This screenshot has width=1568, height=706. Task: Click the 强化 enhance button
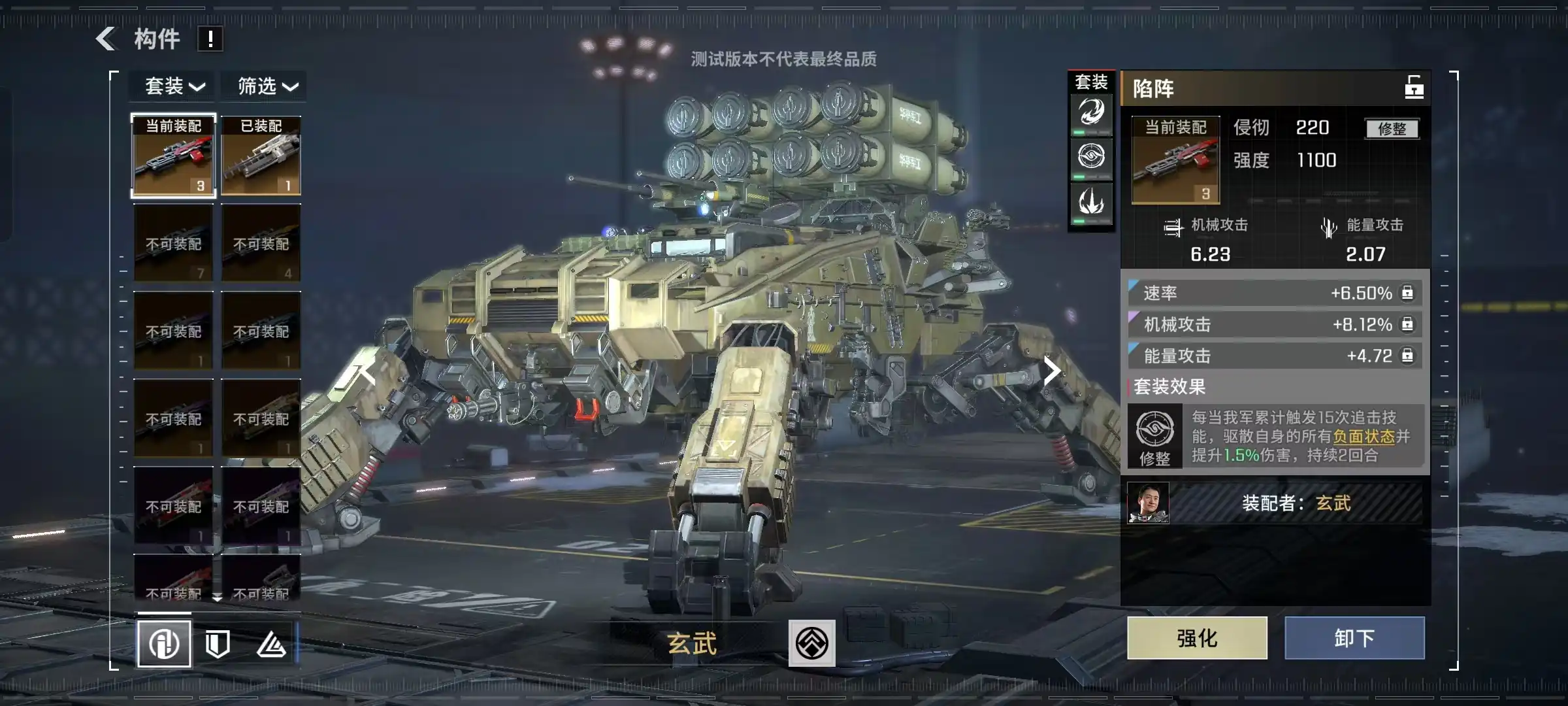coord(1197,638)
